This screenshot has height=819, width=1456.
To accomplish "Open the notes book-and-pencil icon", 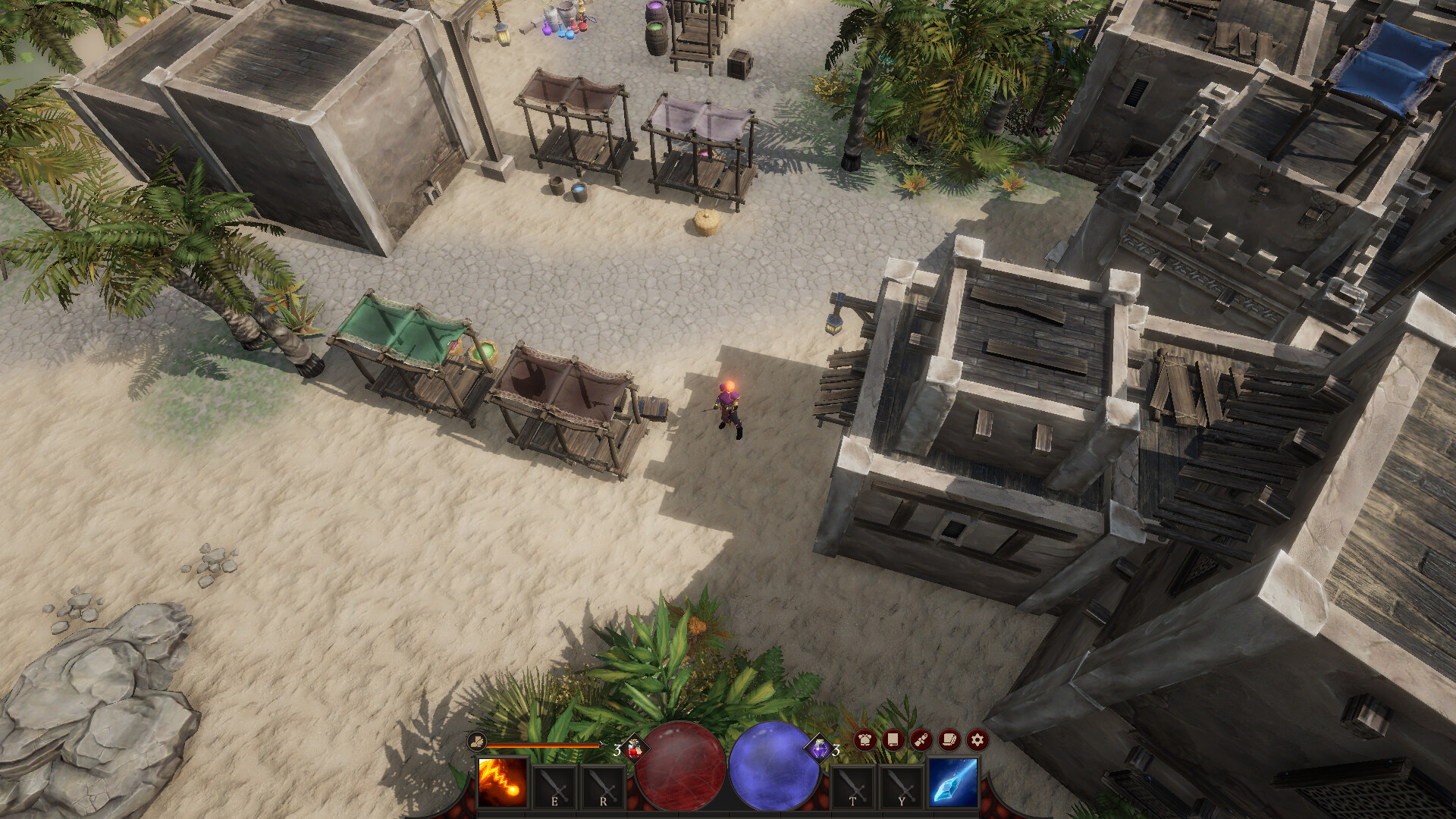I will tap(948, 739).
